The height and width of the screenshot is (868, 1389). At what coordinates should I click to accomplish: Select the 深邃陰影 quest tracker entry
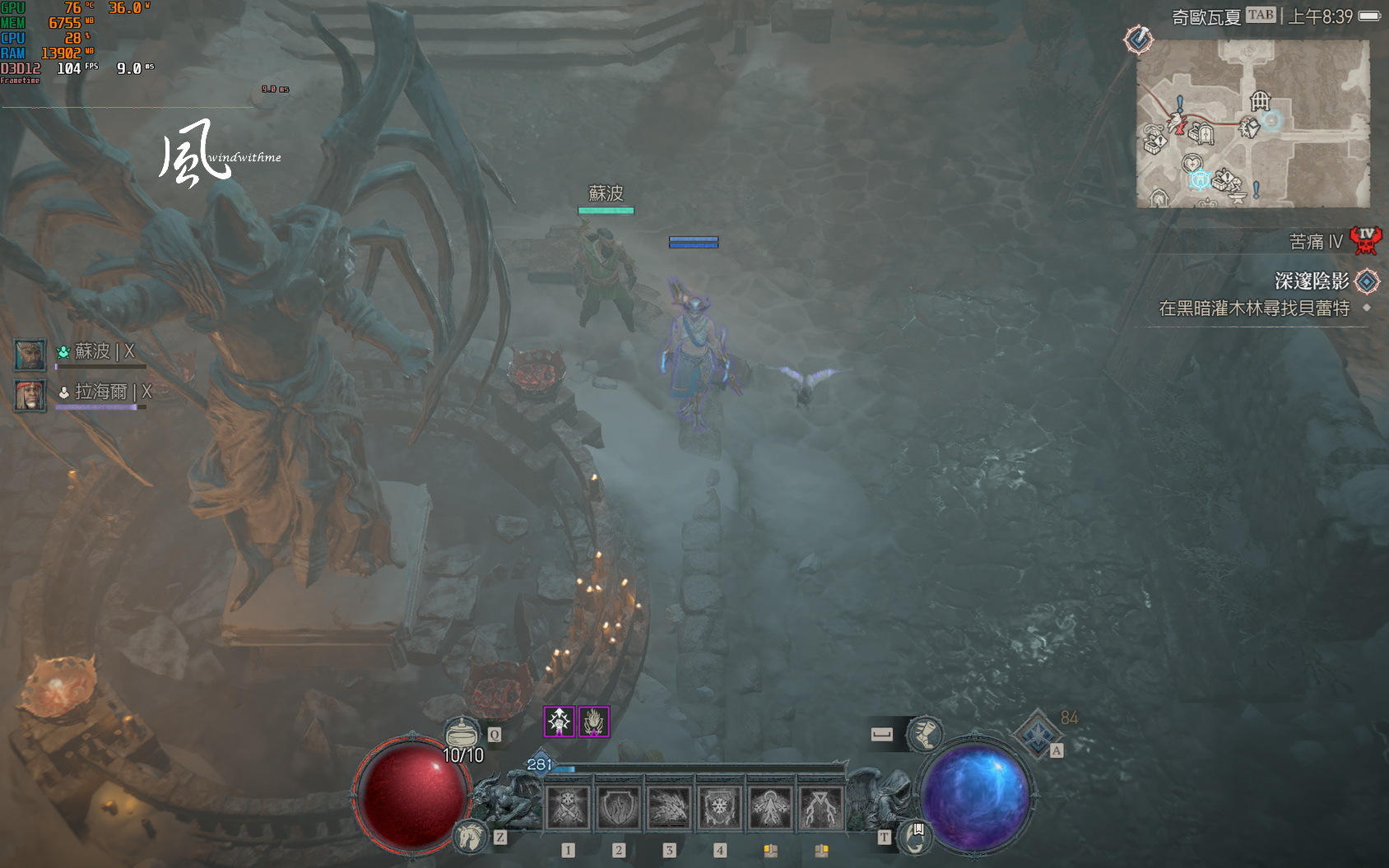[x=1312, y=281]
